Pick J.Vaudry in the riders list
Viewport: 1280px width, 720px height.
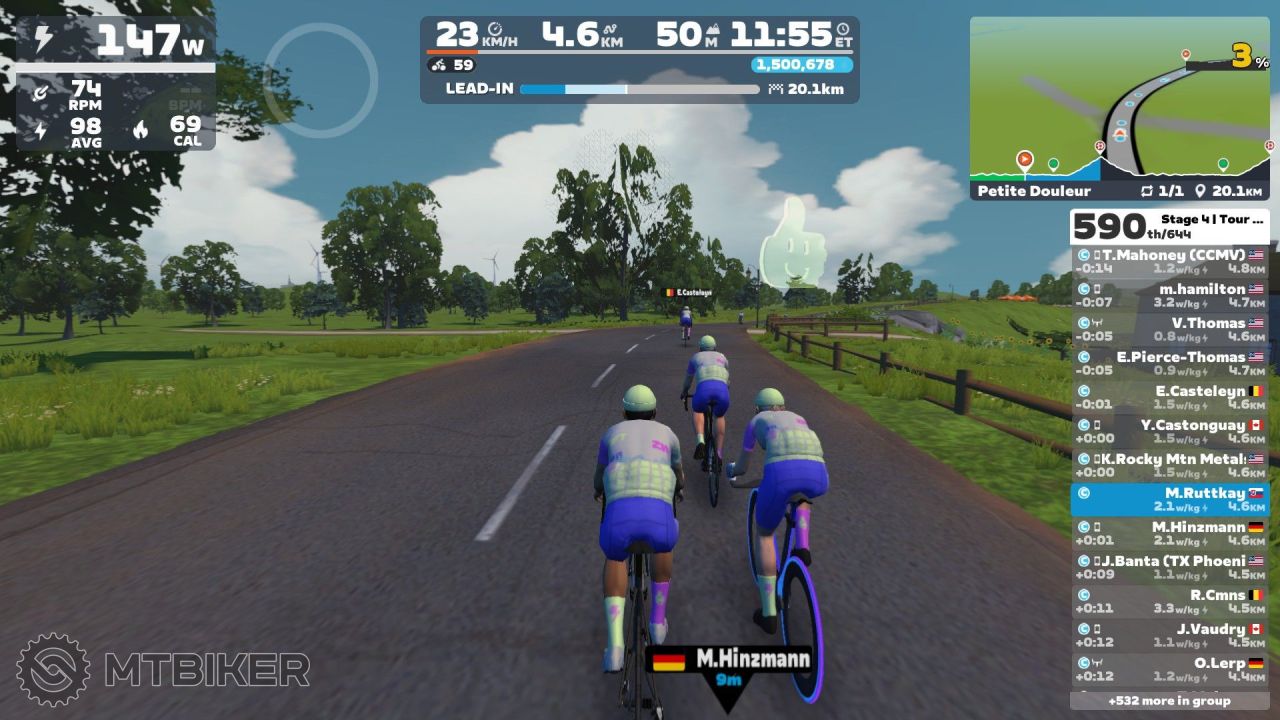[x=1169, y=636]
